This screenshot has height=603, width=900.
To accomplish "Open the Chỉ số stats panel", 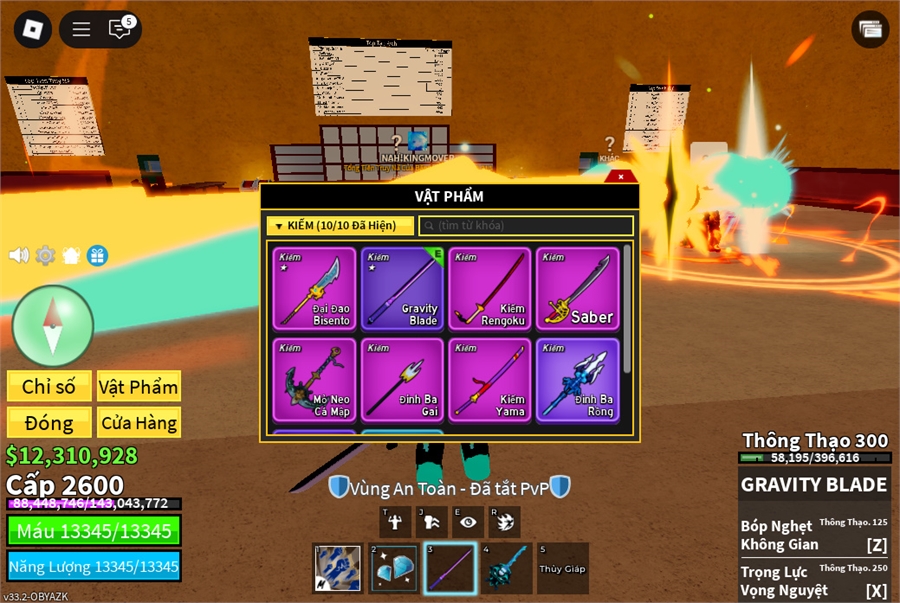I will tap(49, 386).
